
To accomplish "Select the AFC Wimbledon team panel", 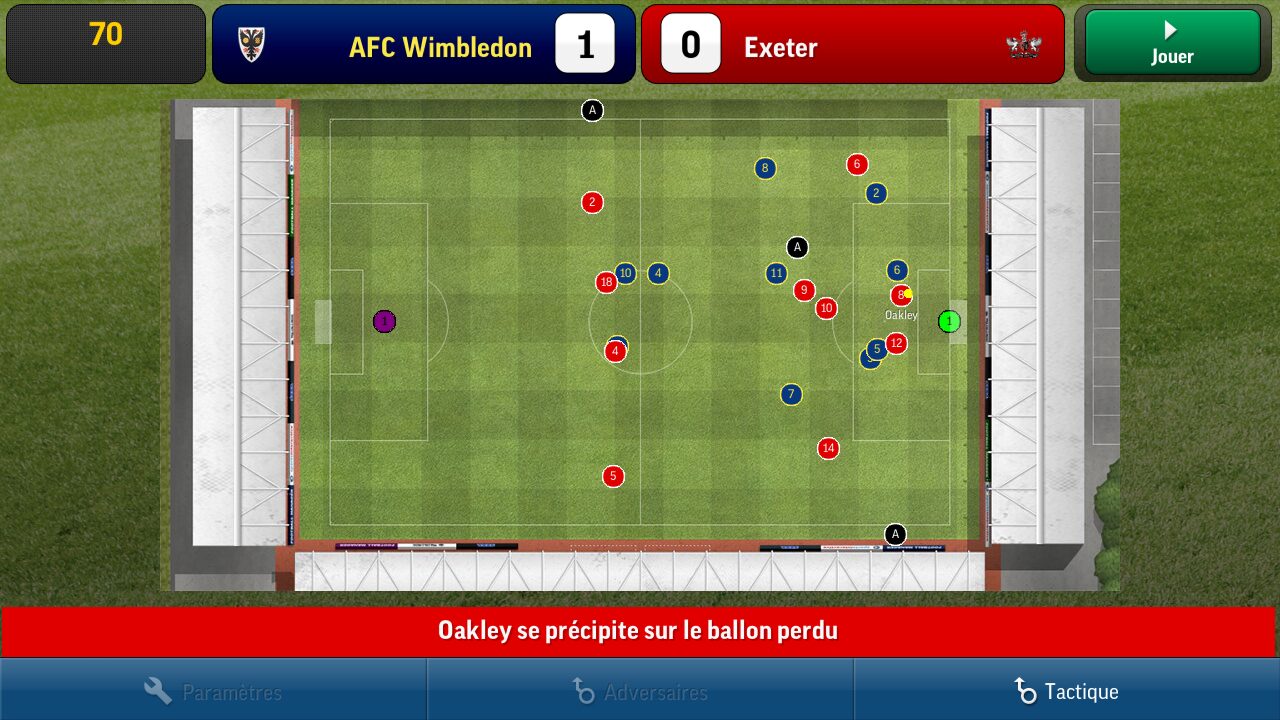I will point(423,45).
